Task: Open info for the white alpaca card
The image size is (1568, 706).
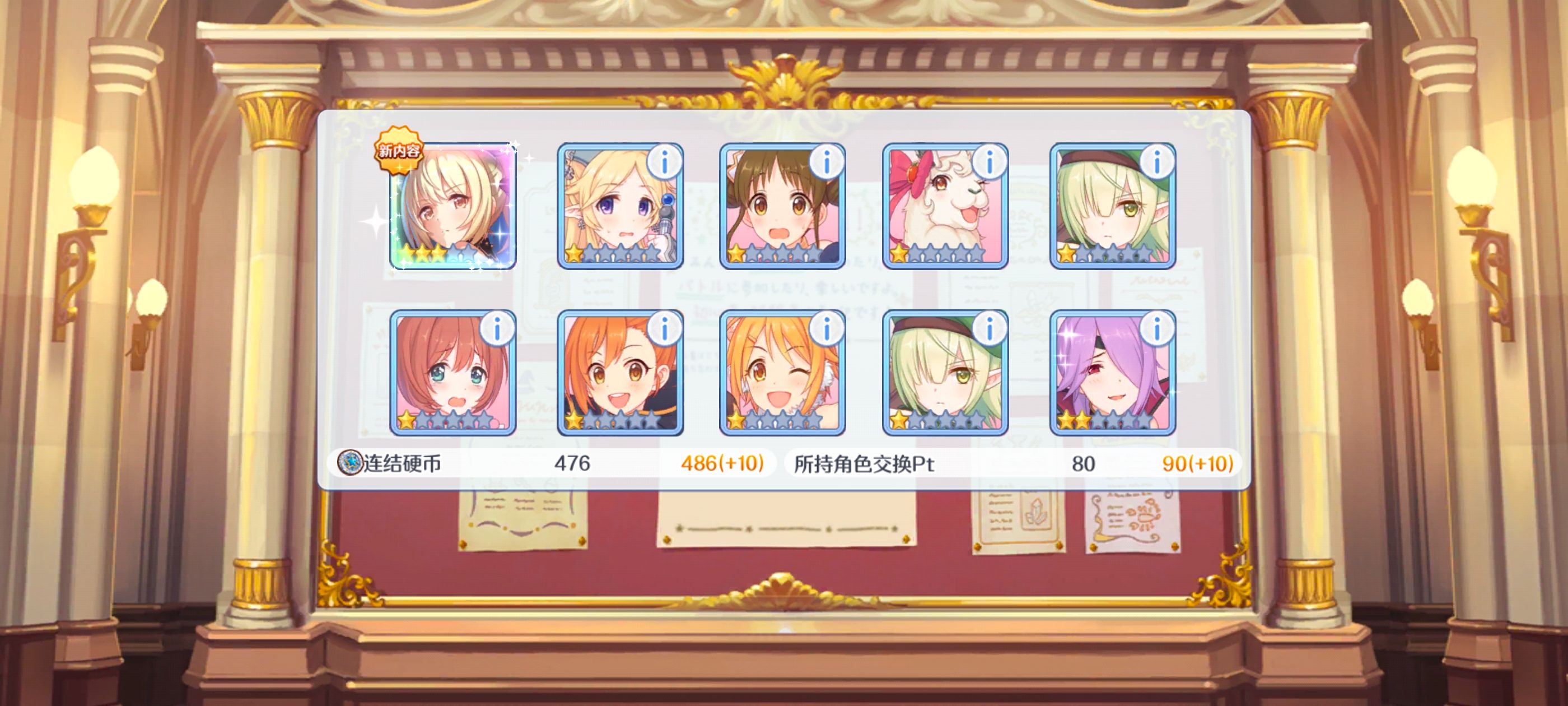Action: click(x=989, y=162)
